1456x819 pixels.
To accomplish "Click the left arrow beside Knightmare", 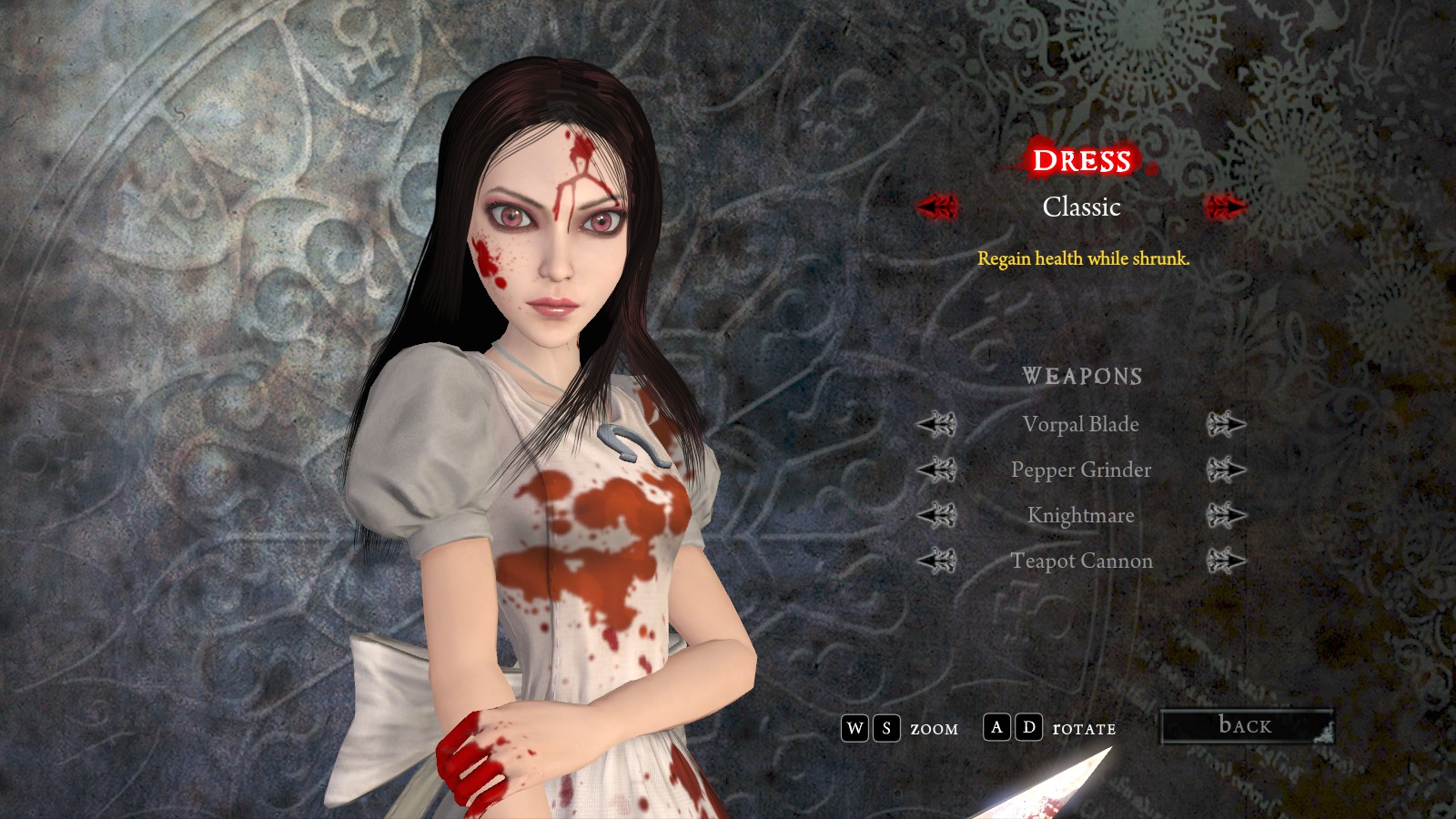I will pos(936,515).
